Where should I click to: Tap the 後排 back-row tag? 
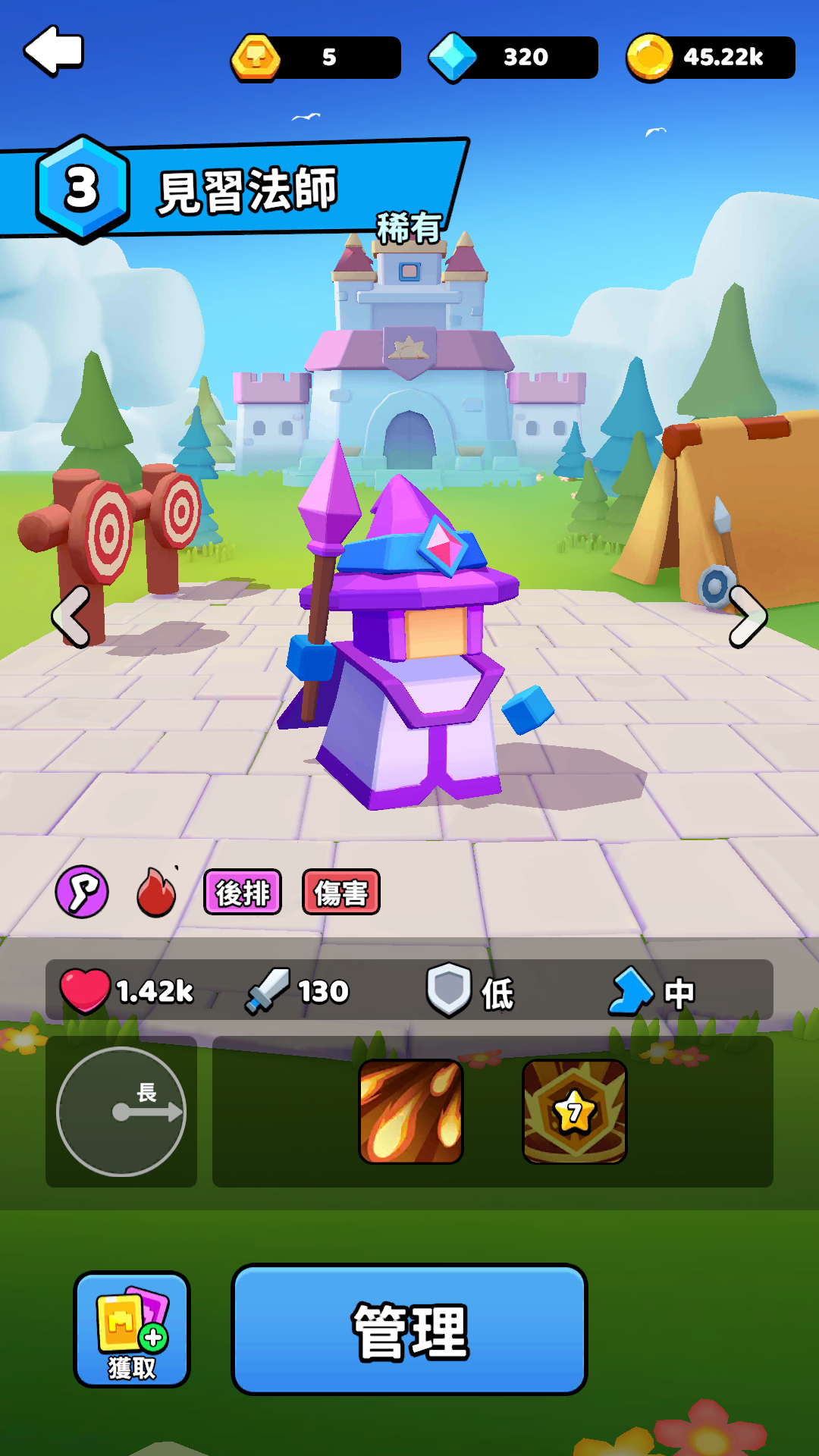tap(243, 893)
